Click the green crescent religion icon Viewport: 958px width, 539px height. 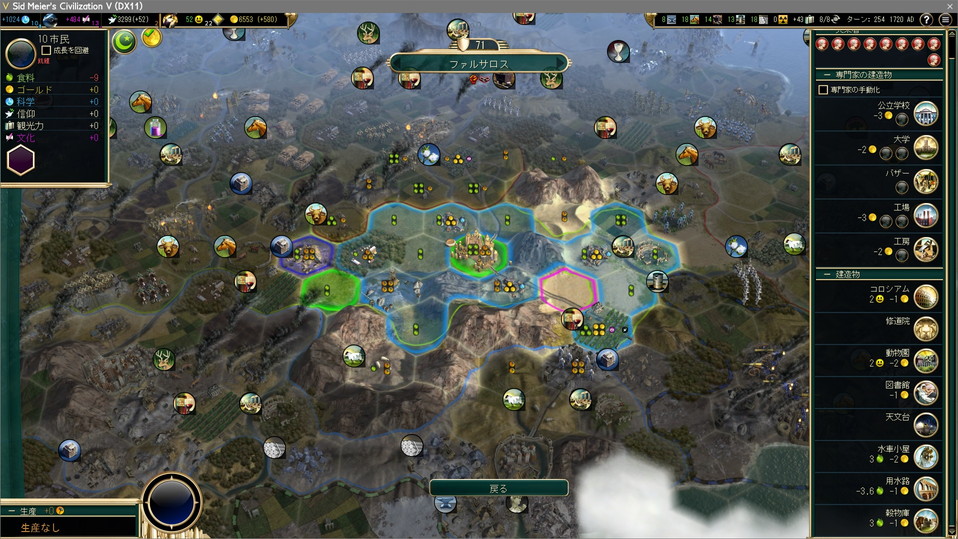tap(124, 41)
